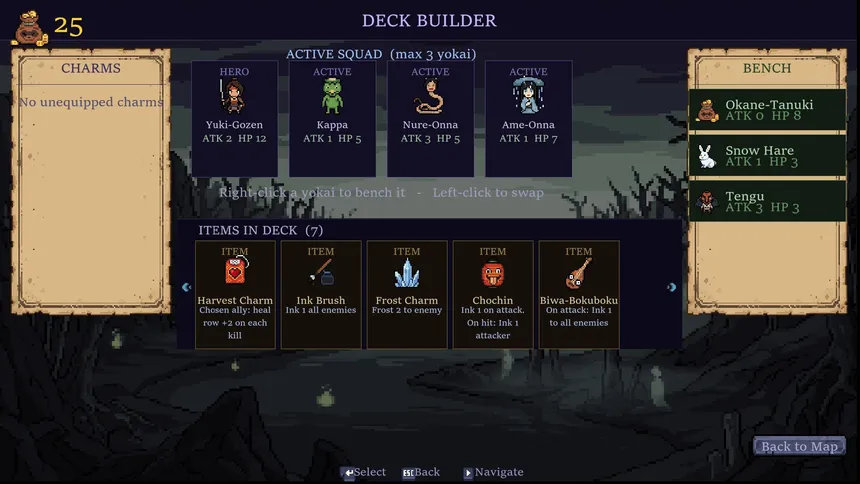
Task: Pick the Ame-Onna squad card
Action: [x=528, y=118]
